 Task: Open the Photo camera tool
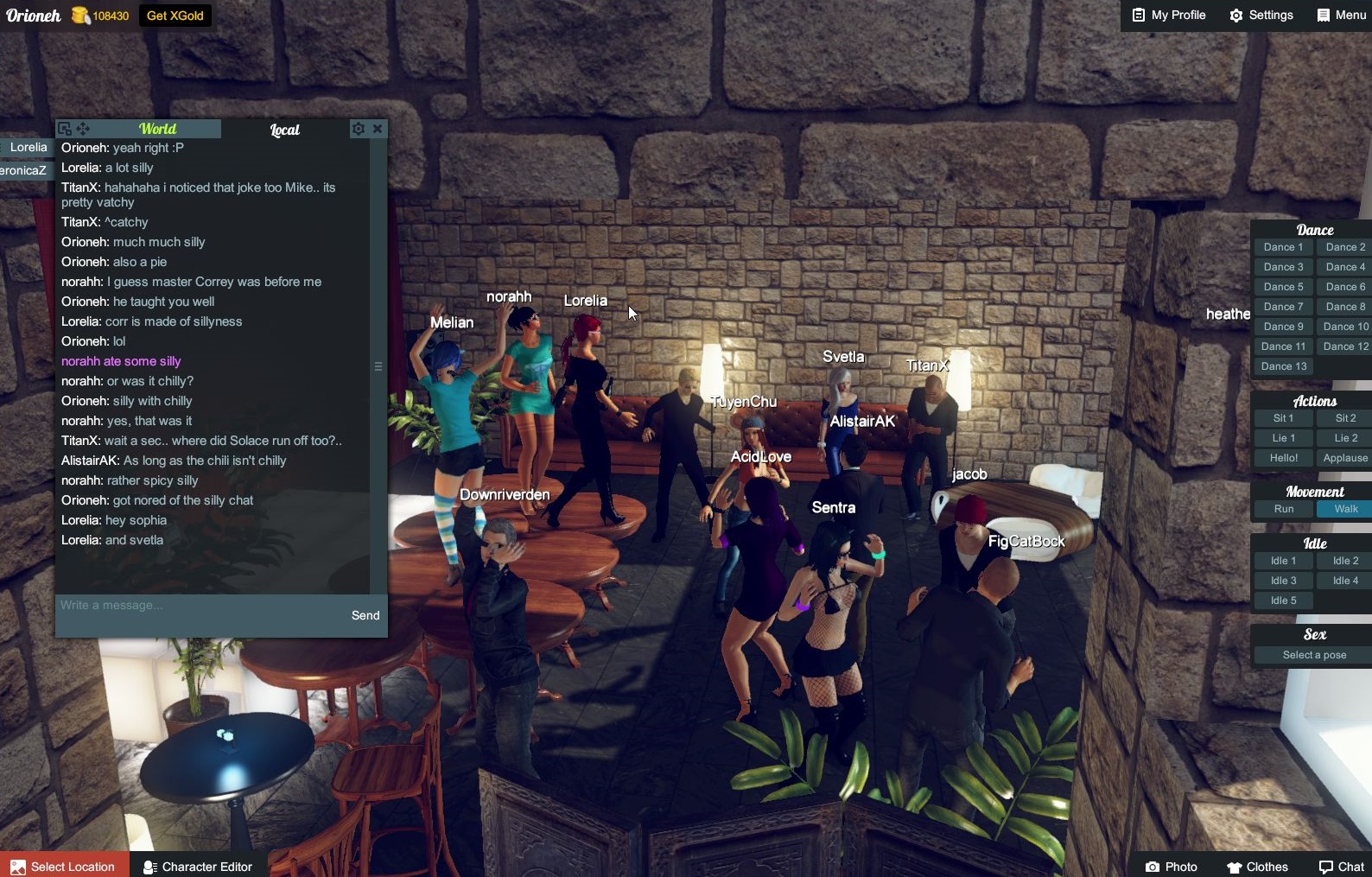[x=1172, y=867]
